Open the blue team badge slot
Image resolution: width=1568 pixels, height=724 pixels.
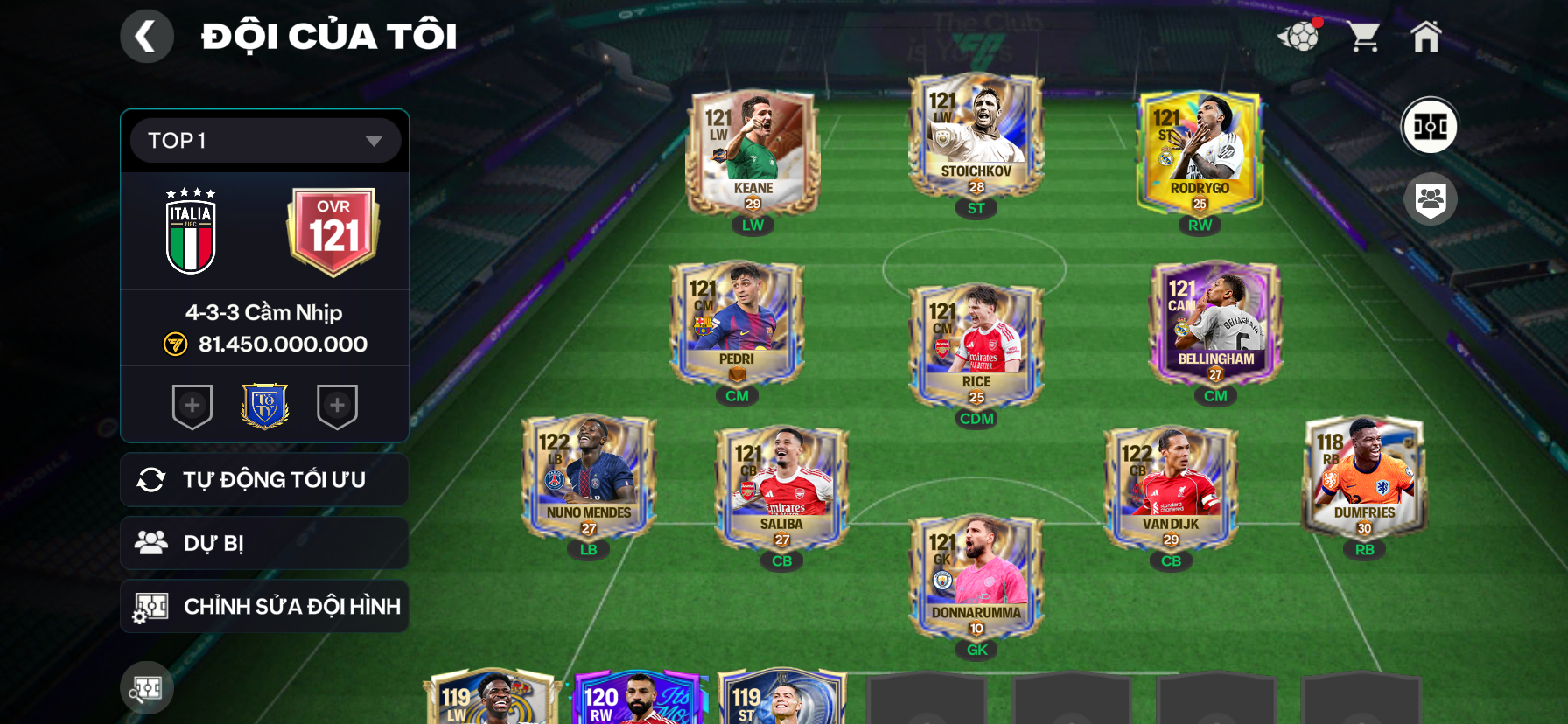pyautogui.click(x=264, y=406)
